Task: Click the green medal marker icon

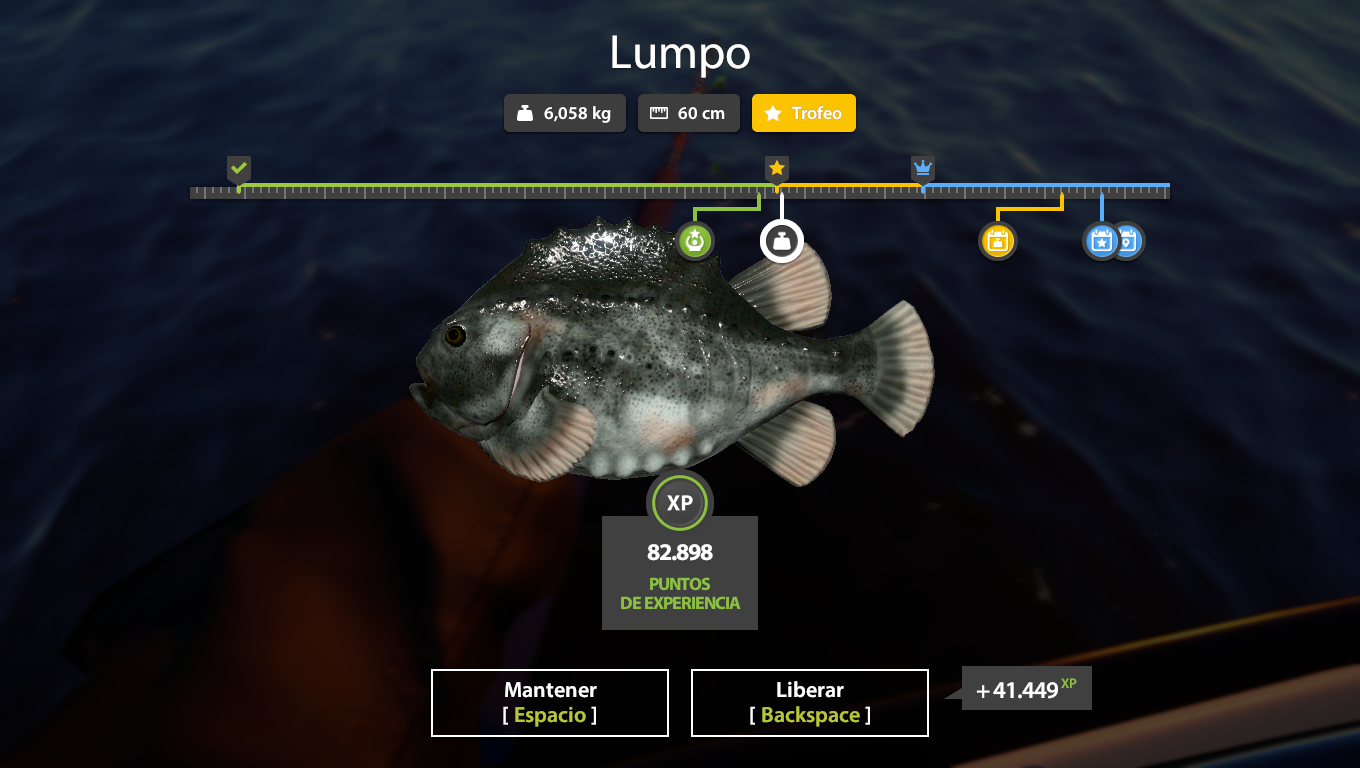Action: tap(695, 241)
